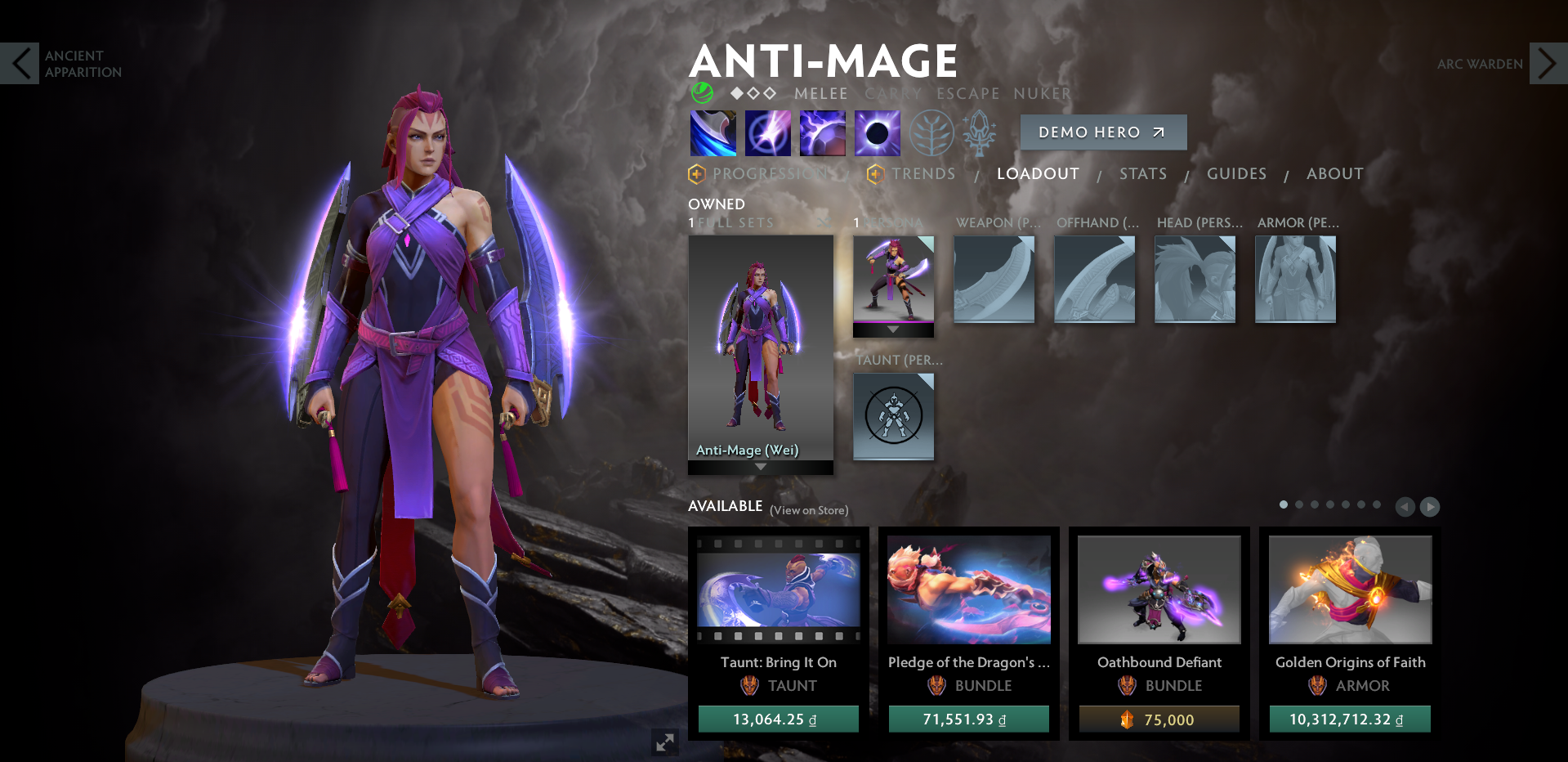
Task: Open the Guides tab
Action: pyautogui.click(x=1236, y=173)
